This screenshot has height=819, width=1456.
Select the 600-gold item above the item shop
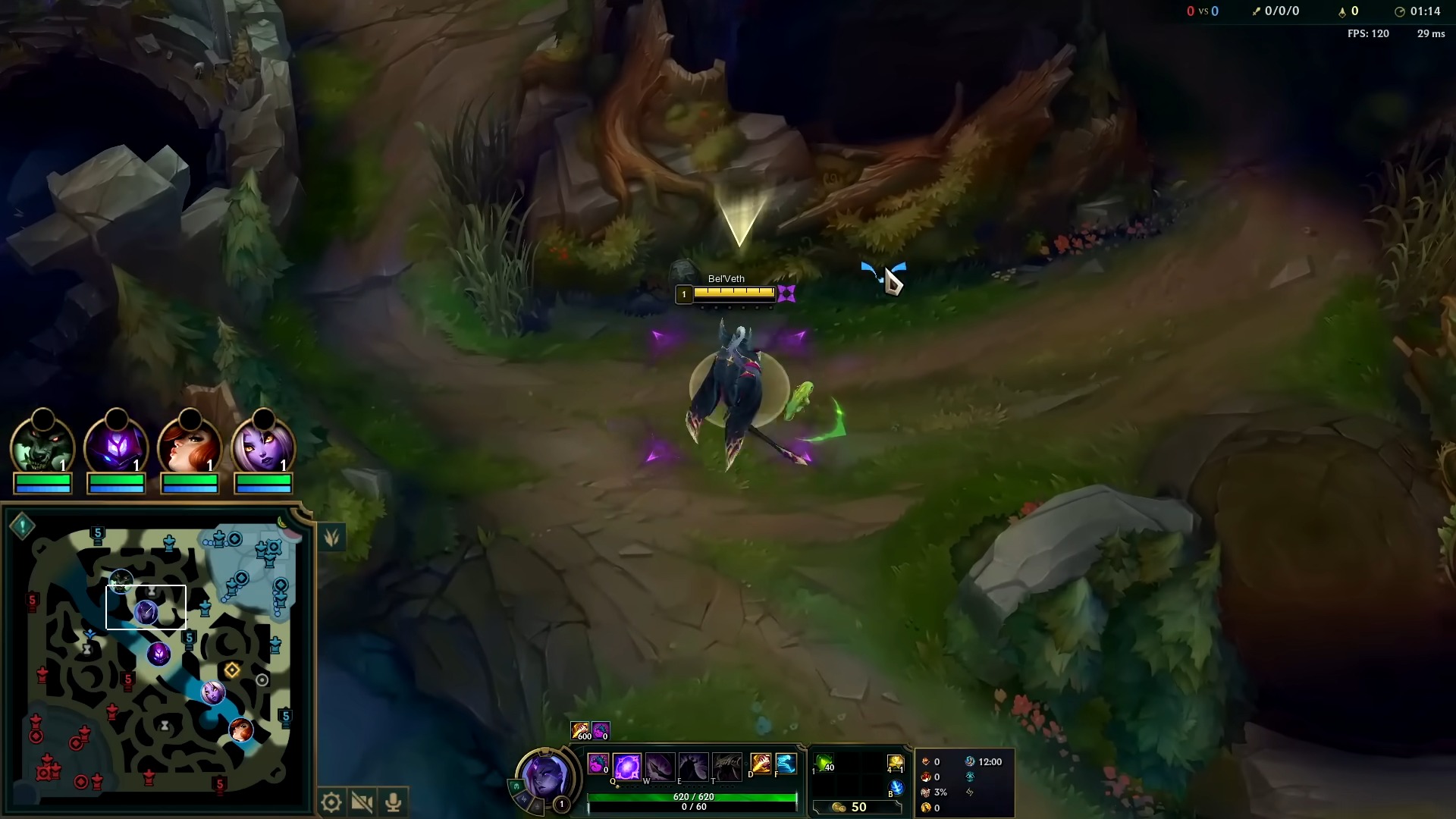pos(581,730)
